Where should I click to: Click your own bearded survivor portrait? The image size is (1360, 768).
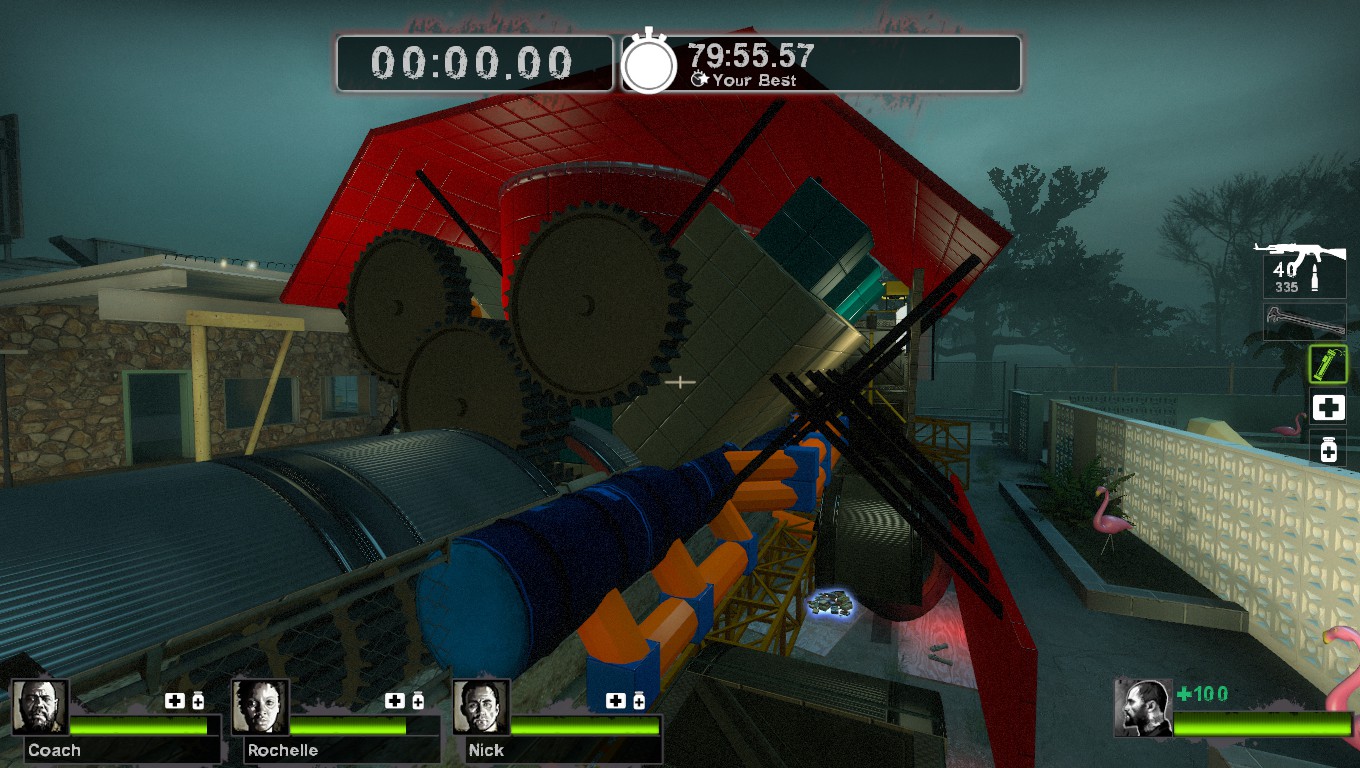point(1143,708)
